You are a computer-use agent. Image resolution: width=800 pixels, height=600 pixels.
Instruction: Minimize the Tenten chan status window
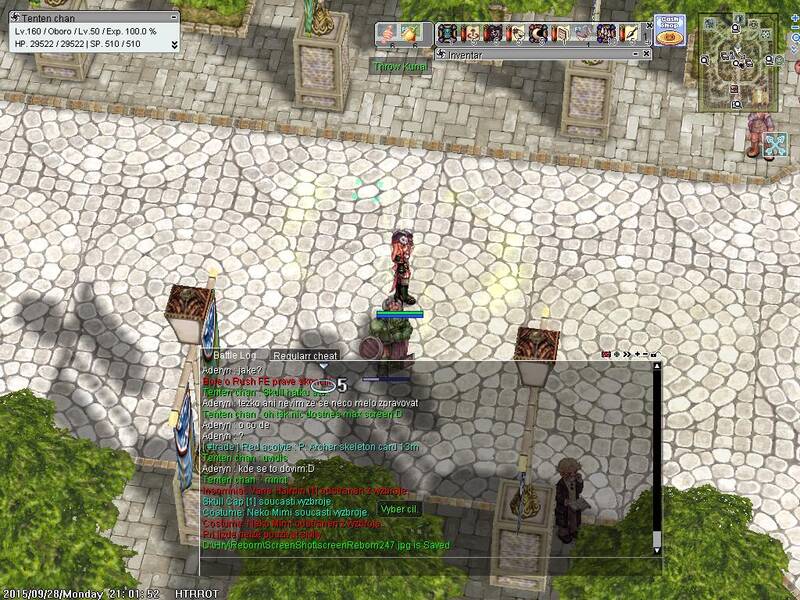[174, 18]
